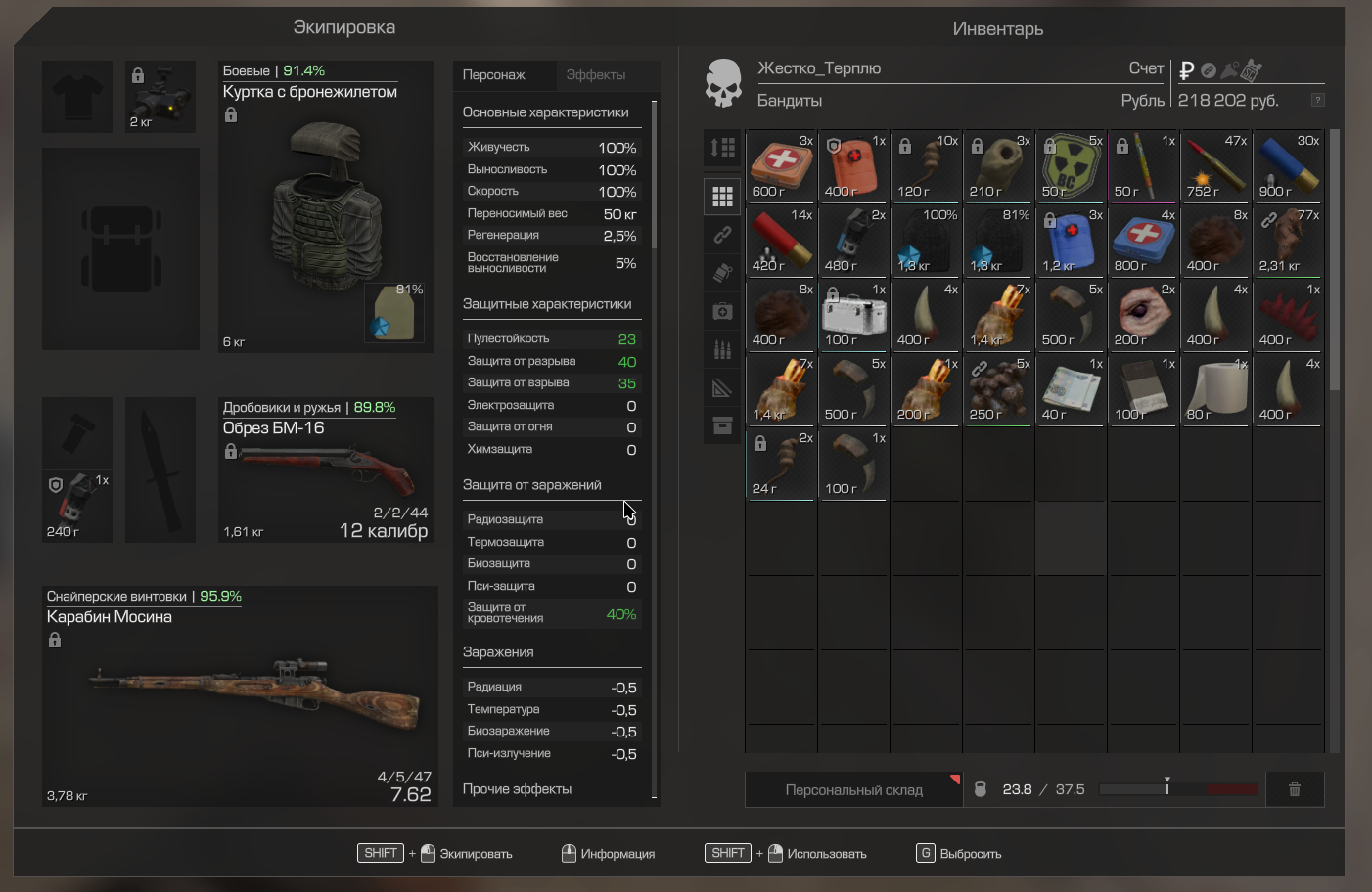Select the banknotes stack in inventory
The width and height of the screenshot is (1372, 892).
pyautogui.click(x=1071, y=389)
